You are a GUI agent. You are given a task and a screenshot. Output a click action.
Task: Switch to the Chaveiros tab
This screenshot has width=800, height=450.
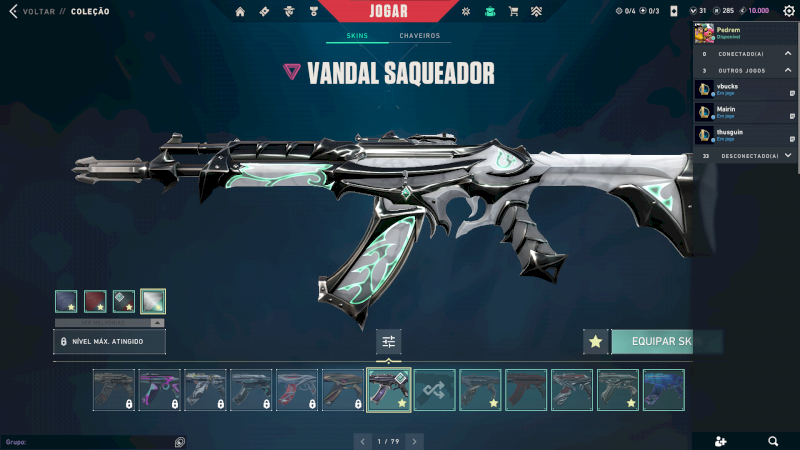(x=419, y=36)
